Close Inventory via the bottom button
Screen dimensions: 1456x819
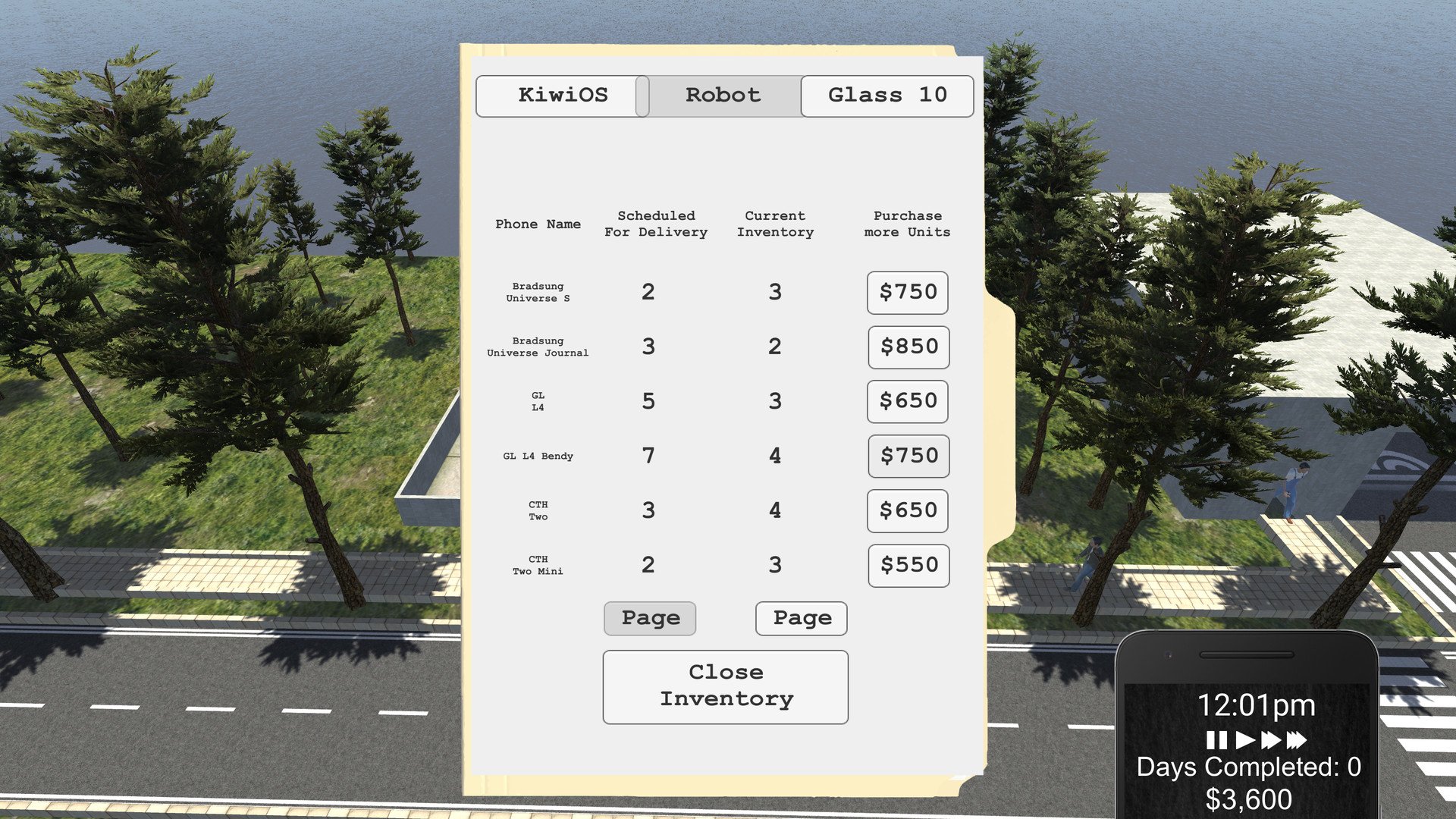click(725, 685)
